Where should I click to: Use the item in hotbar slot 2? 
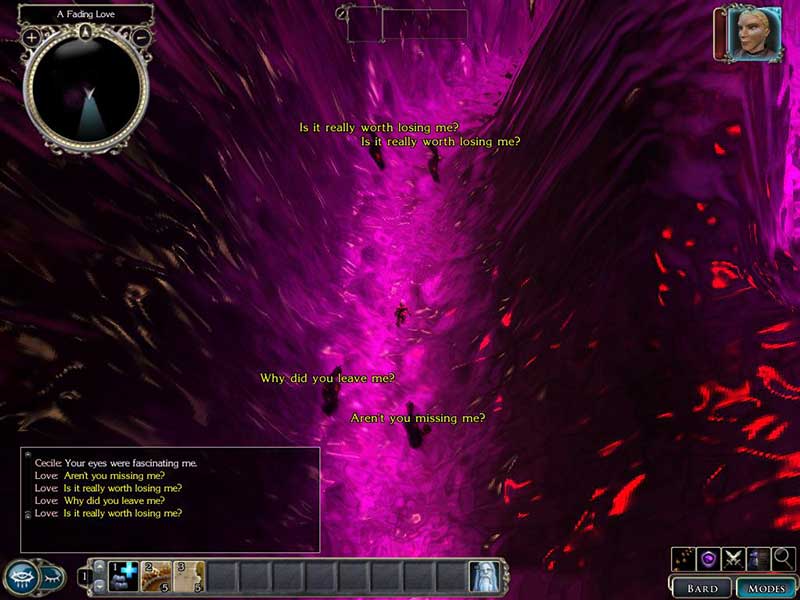coord(155,576)
